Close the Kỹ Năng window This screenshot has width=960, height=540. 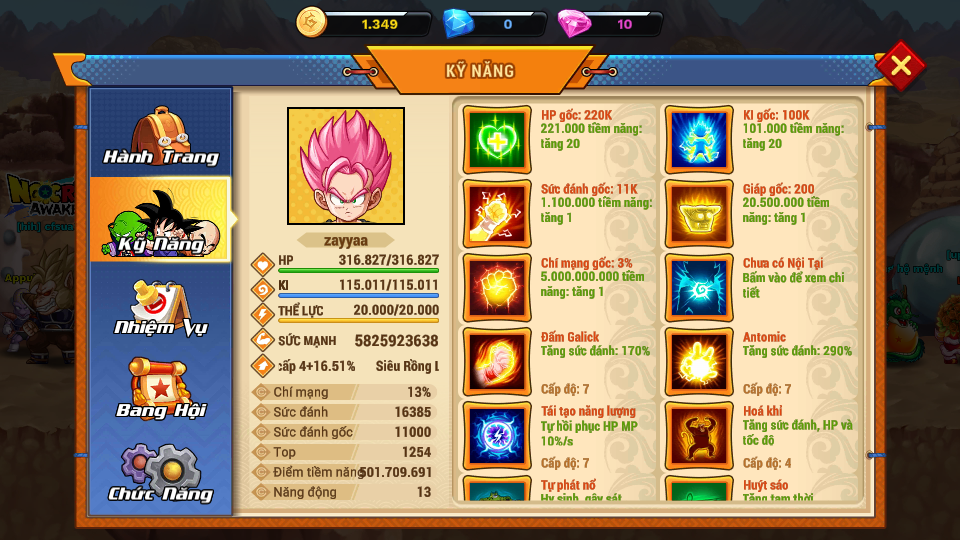[x=900, y=66]
